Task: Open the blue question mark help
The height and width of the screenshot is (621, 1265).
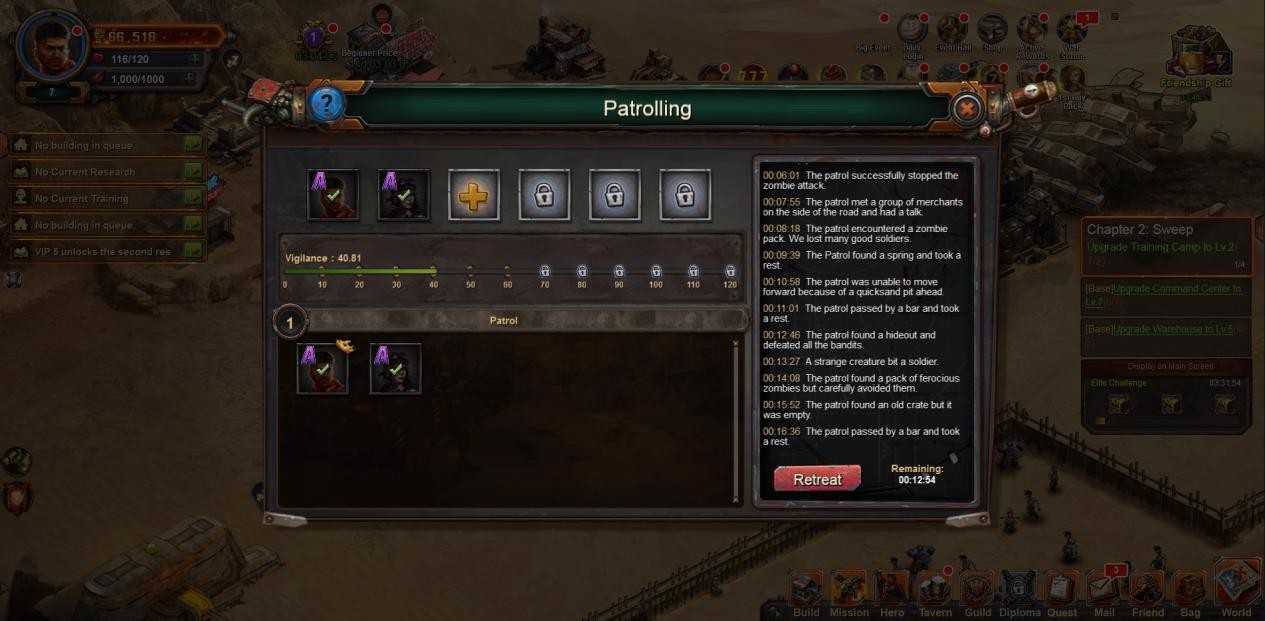Action: (x=326, y=104)
